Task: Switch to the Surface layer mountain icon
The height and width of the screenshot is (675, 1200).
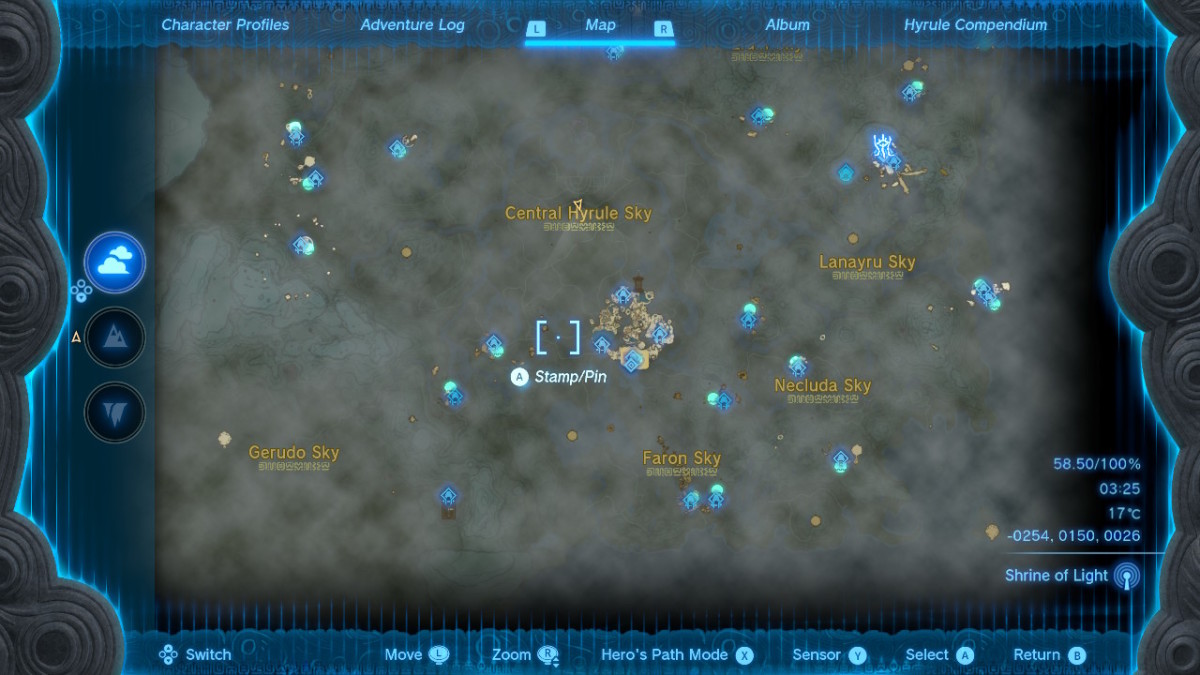Action: [115, 338]
